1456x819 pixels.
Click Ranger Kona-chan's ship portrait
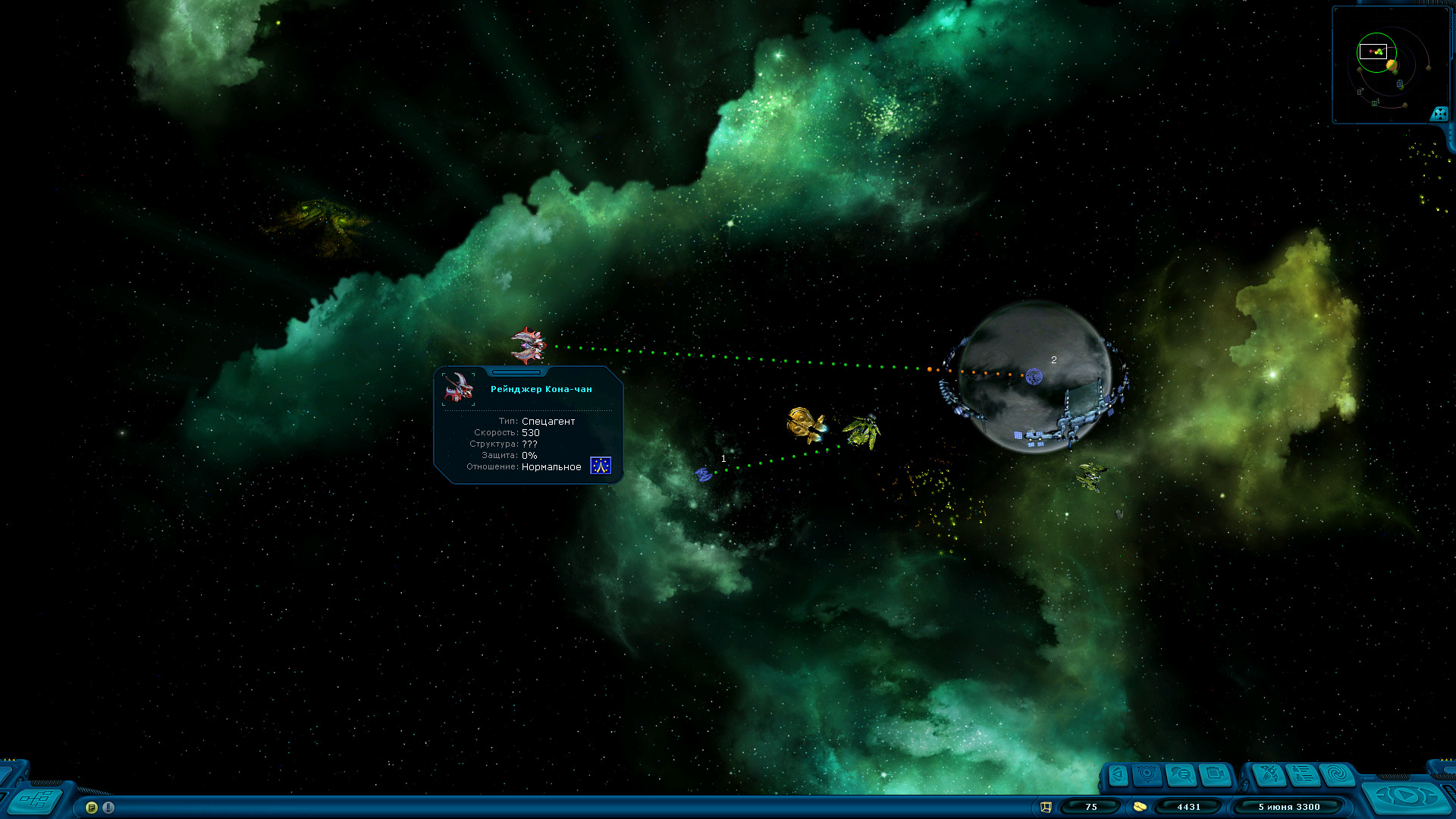pos(459,388)
